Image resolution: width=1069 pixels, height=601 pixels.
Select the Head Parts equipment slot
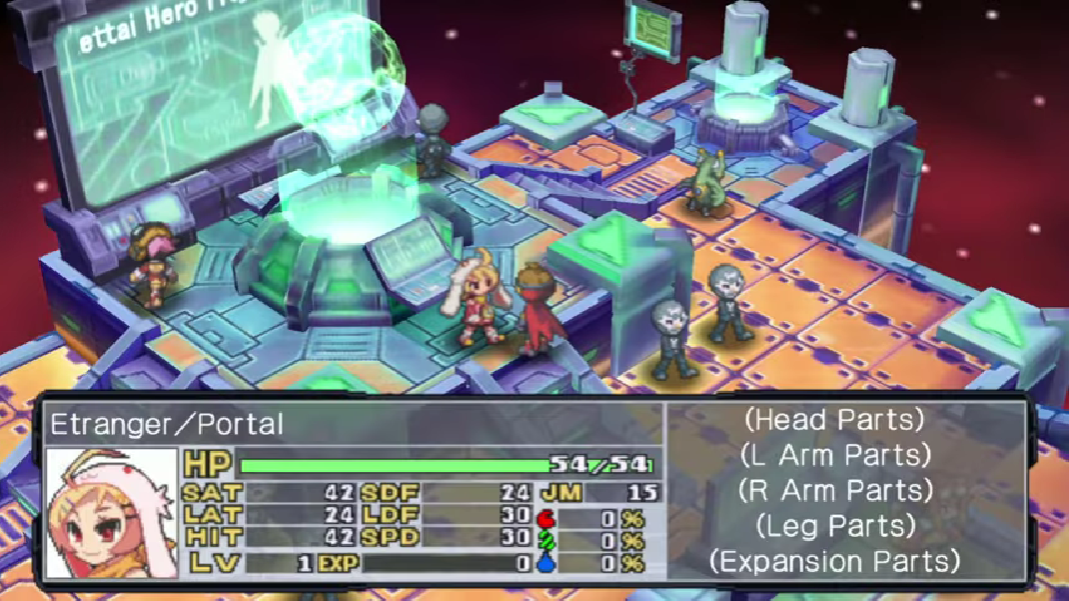point(835,420)
